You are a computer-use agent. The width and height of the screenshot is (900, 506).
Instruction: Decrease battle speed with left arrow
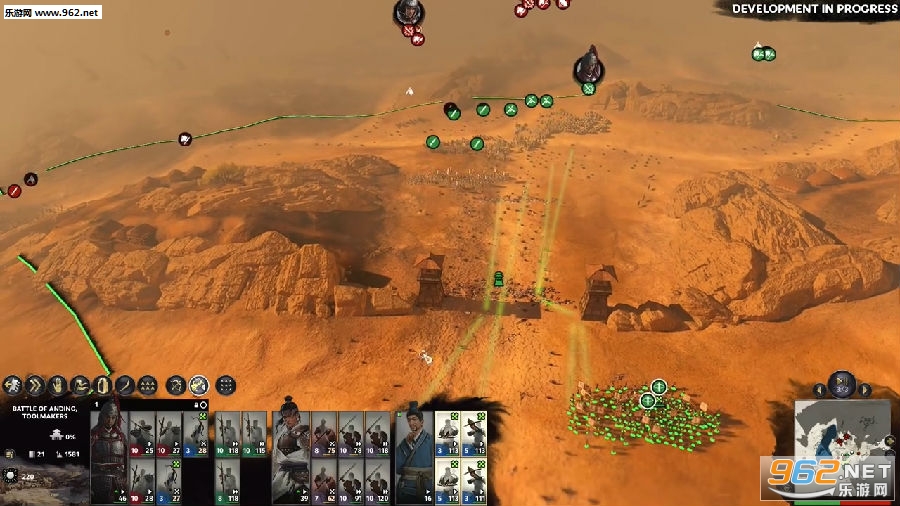819,389
